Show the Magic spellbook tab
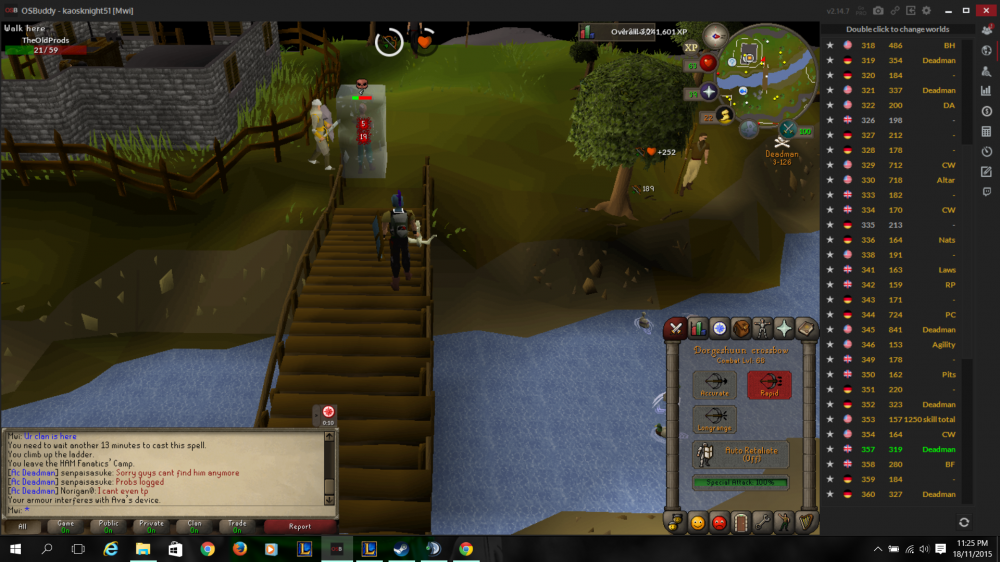1000x562 pixels. coord(806,328)
